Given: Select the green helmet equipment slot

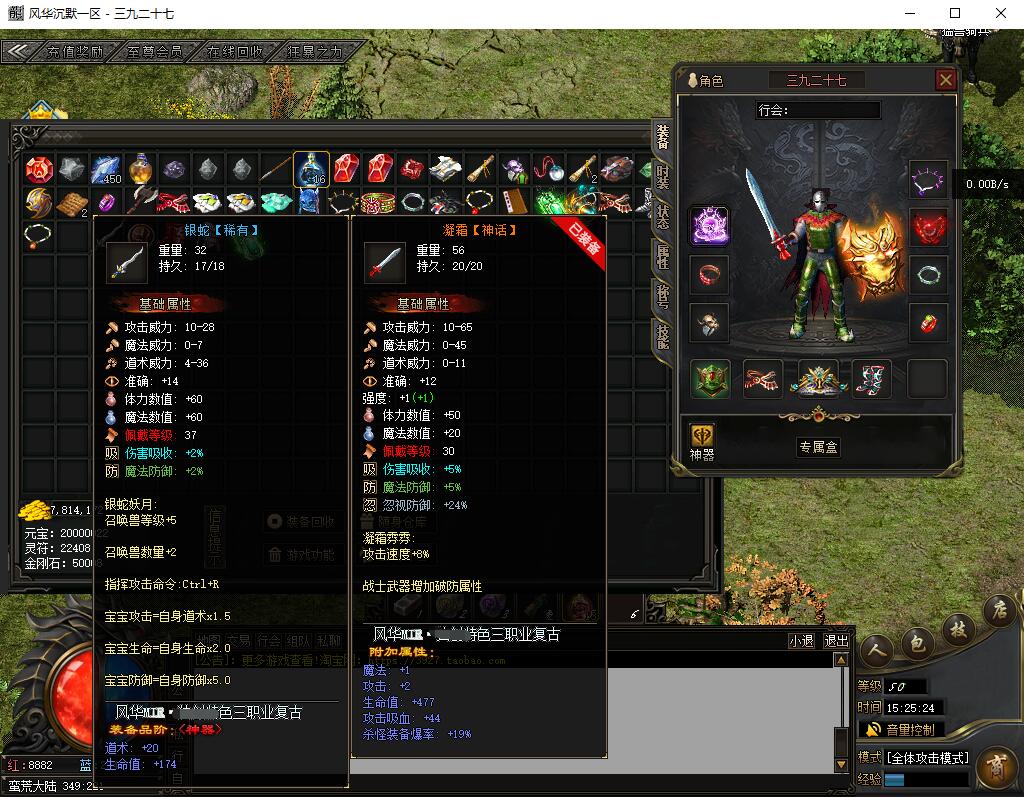Looking at the screenshot, I should pos(710,379).
